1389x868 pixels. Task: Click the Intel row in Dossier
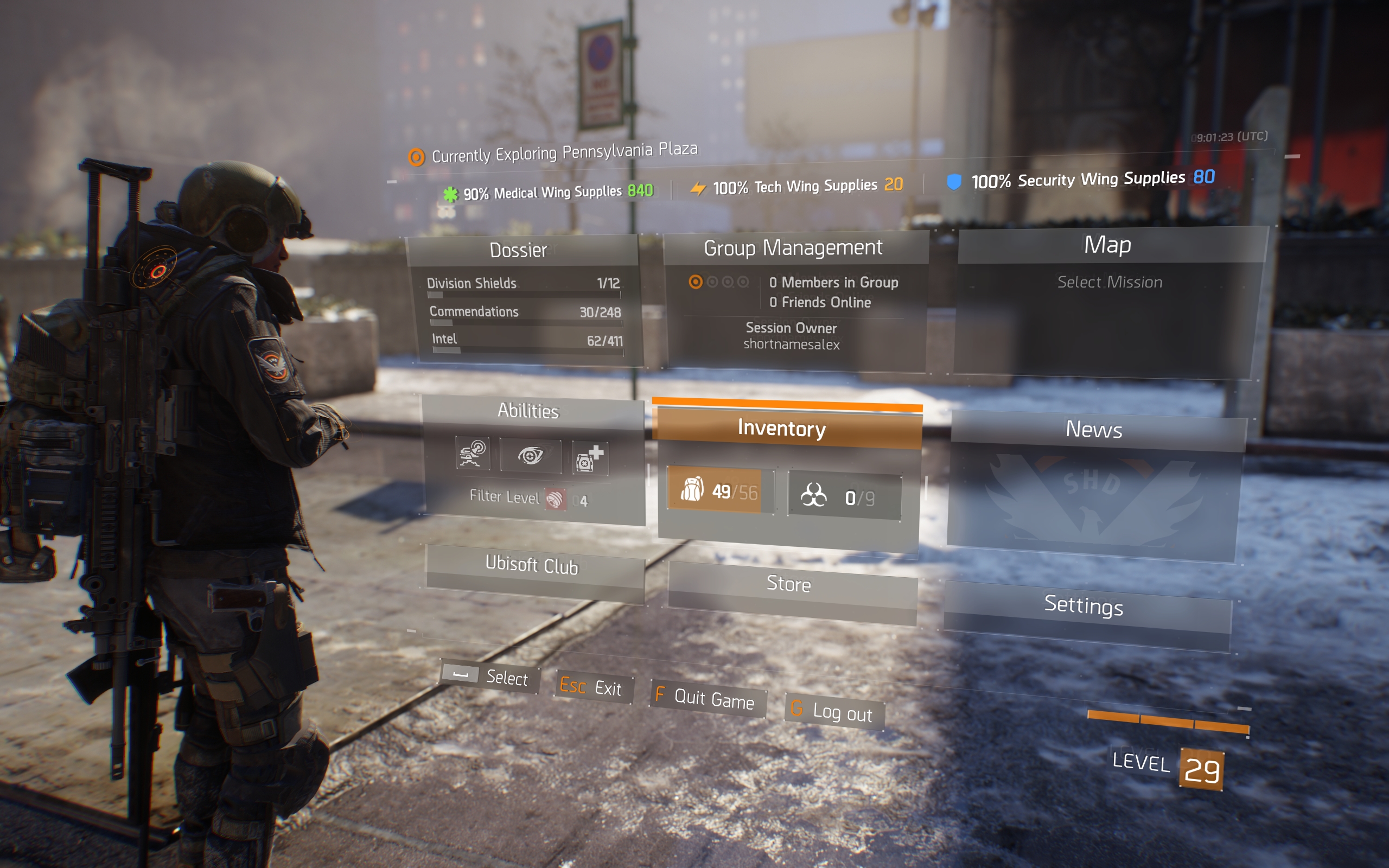(x=527, y=340)
